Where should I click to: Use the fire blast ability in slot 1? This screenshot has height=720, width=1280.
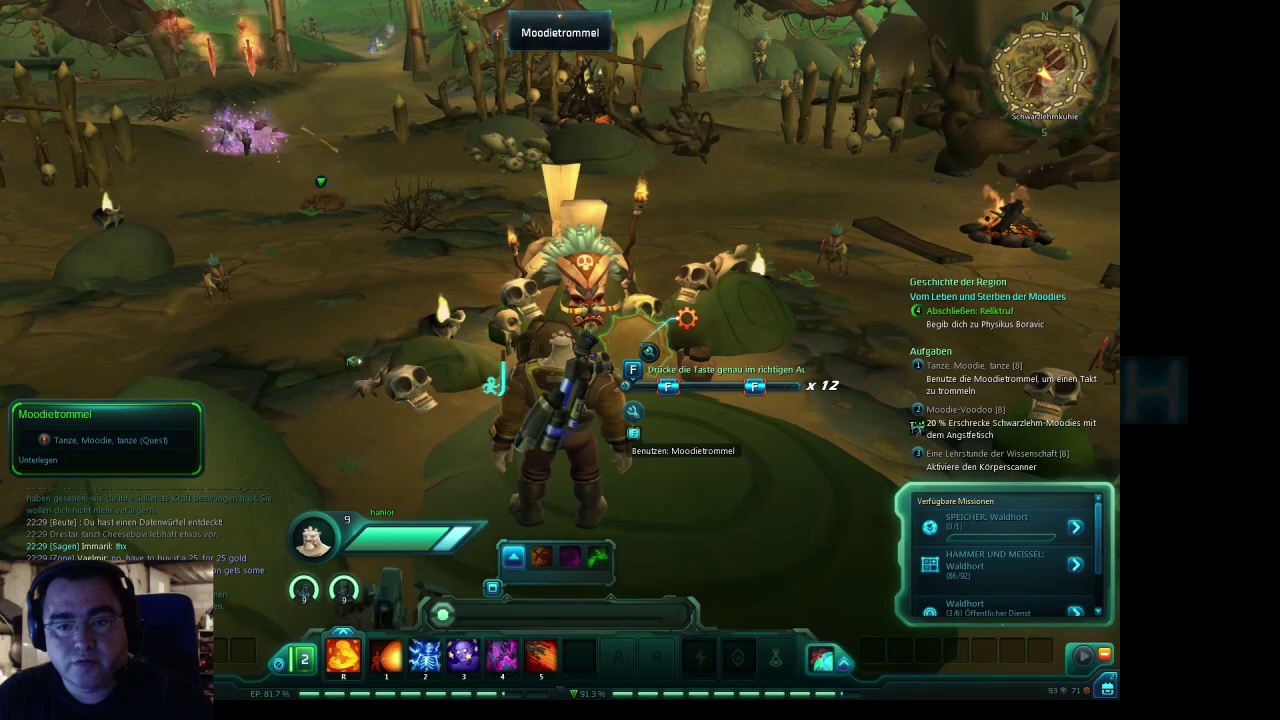point(386,656)
